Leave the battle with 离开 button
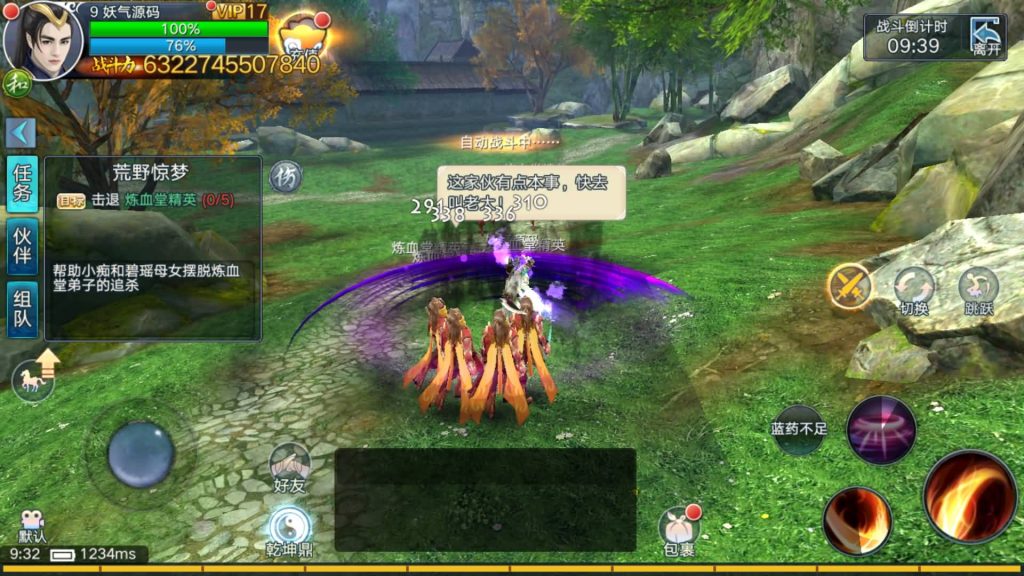This screenshot has height=576, width=1024. [x=985, y=38]
